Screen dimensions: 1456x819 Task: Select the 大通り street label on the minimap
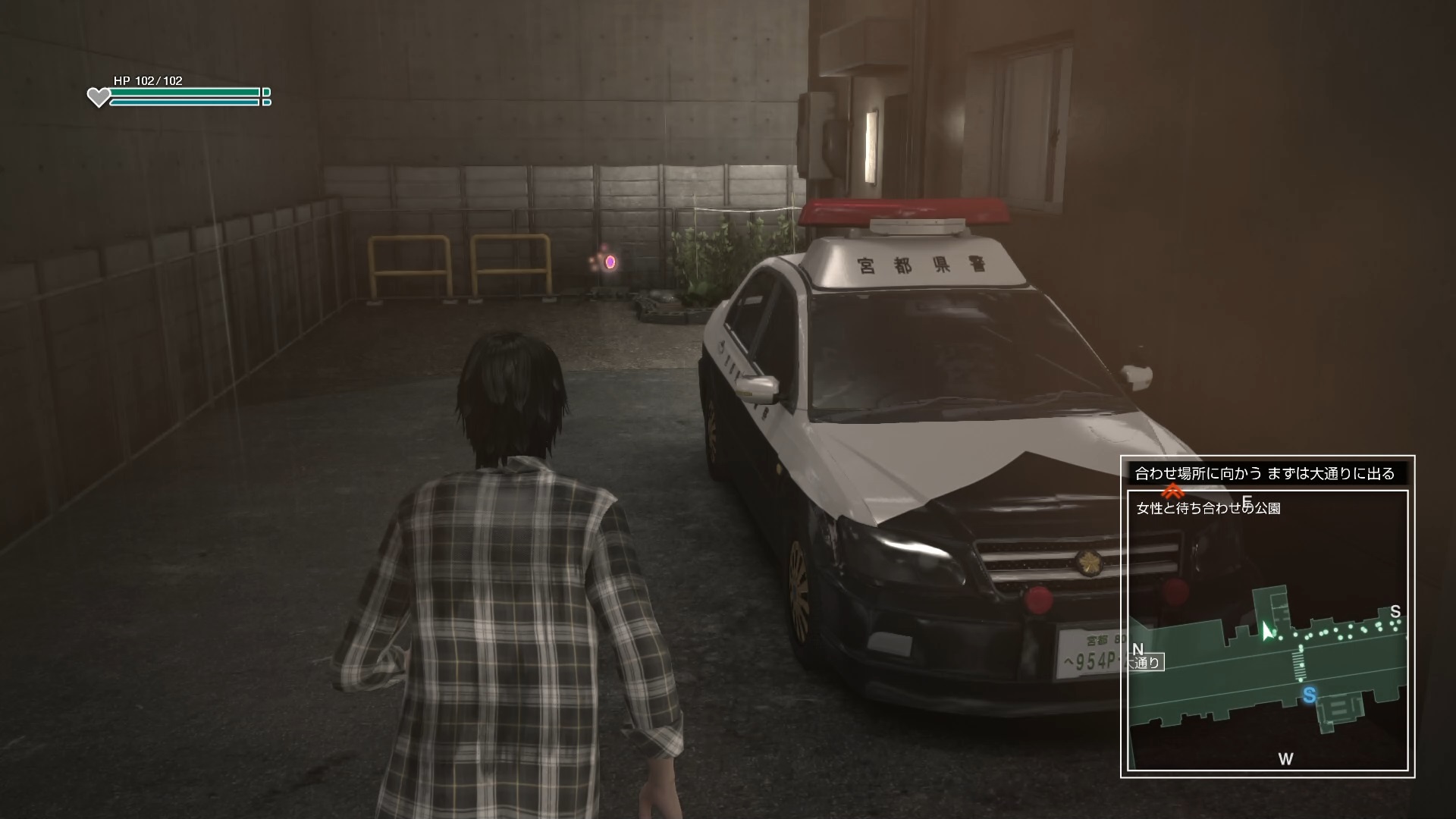point(1144,662)
